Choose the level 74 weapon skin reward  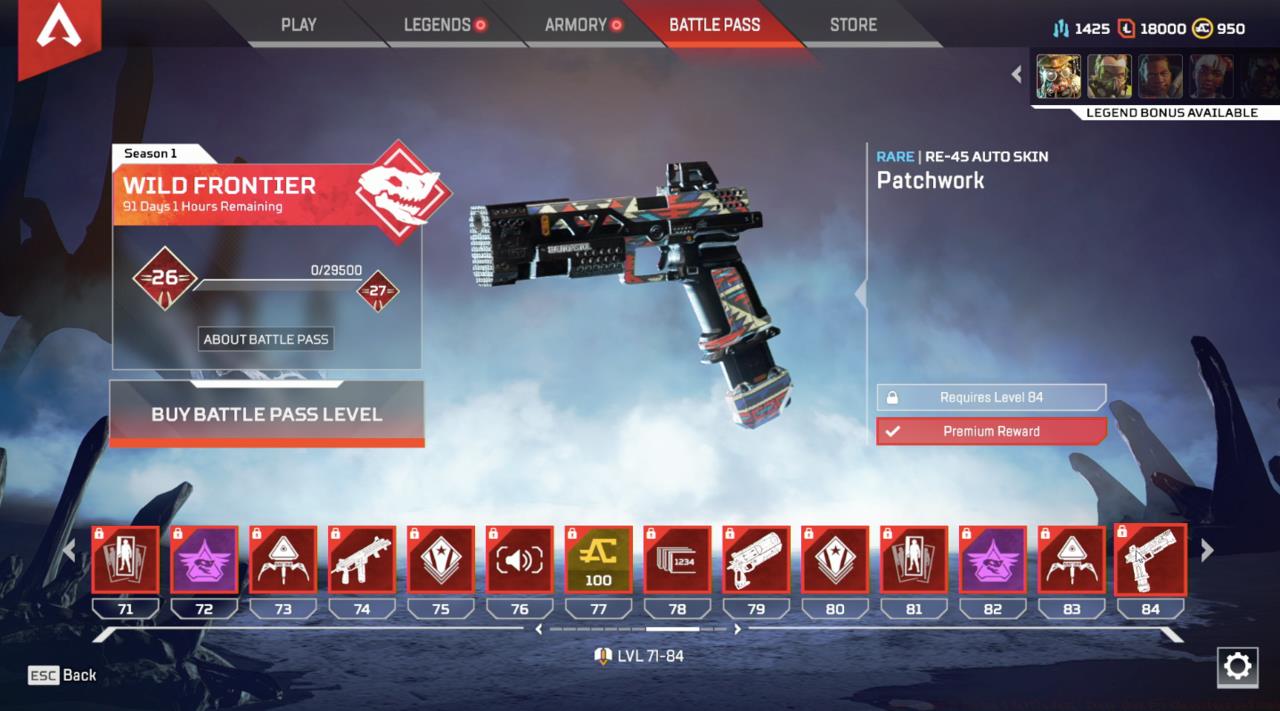point(362,560)
